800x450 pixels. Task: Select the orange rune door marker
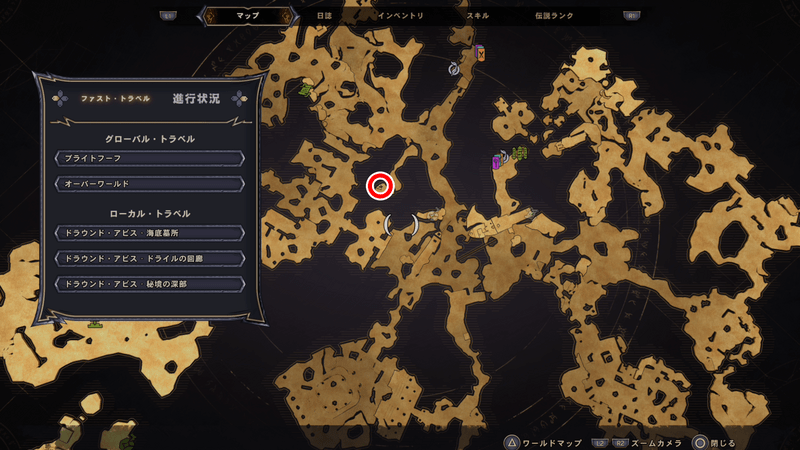tap(480, 52)
